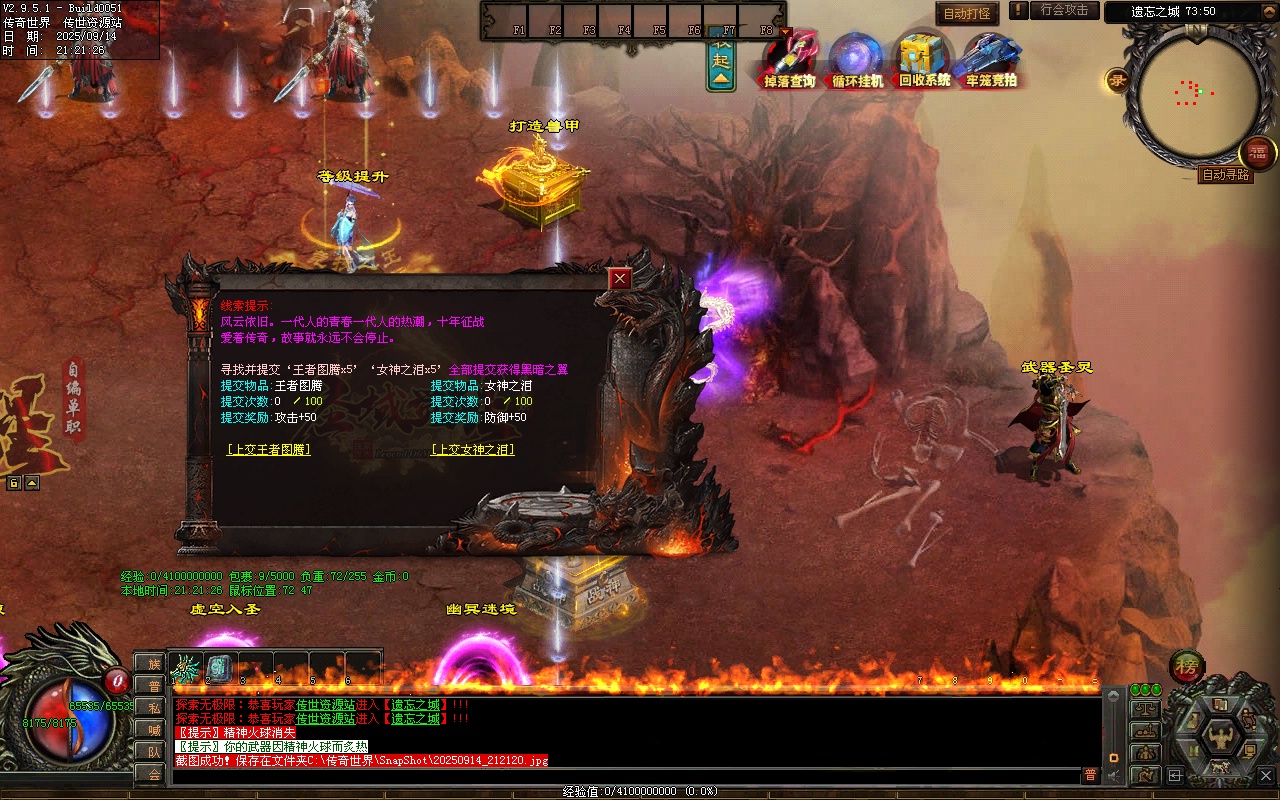Select the 行会攻击 guild attack button
The image size is (1280, 800).
click(1064, 10)
